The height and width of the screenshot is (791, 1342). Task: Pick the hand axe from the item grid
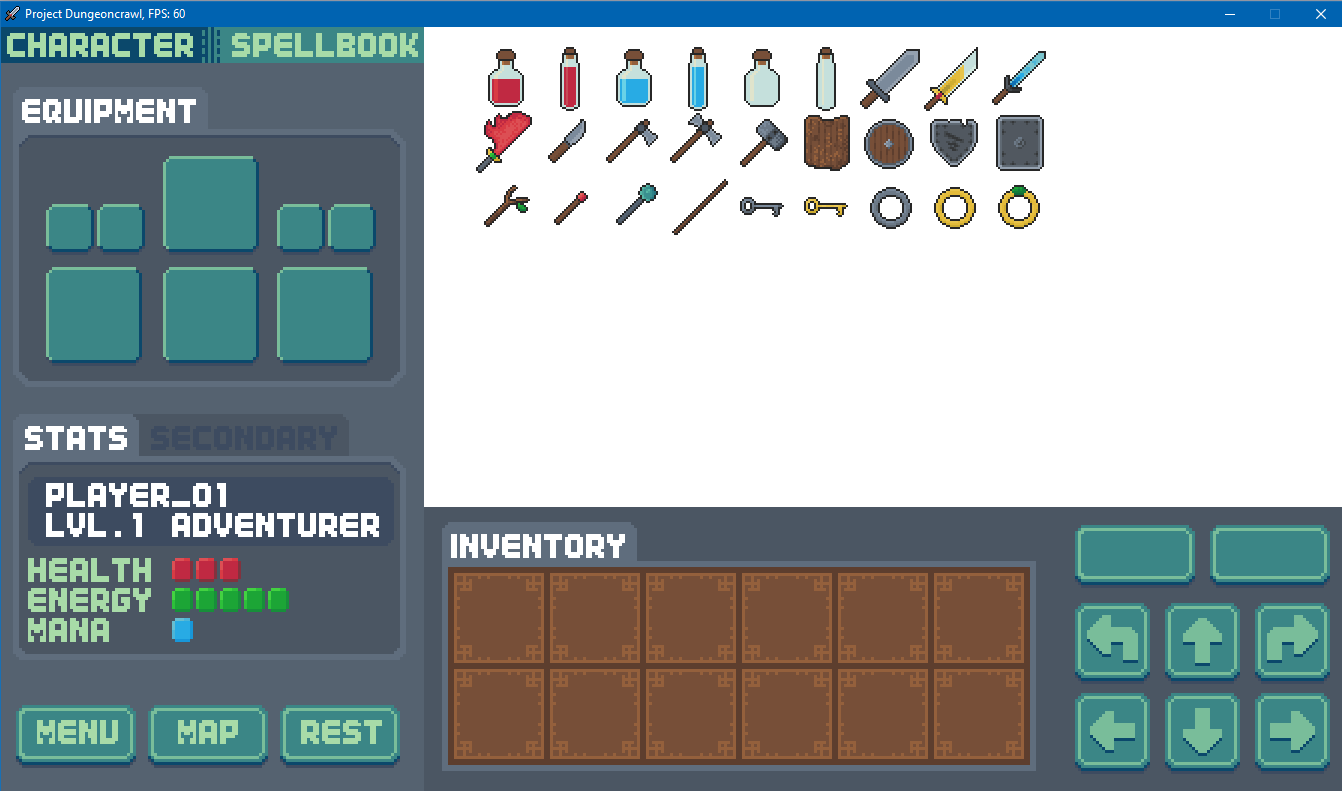tap(631, 143)
